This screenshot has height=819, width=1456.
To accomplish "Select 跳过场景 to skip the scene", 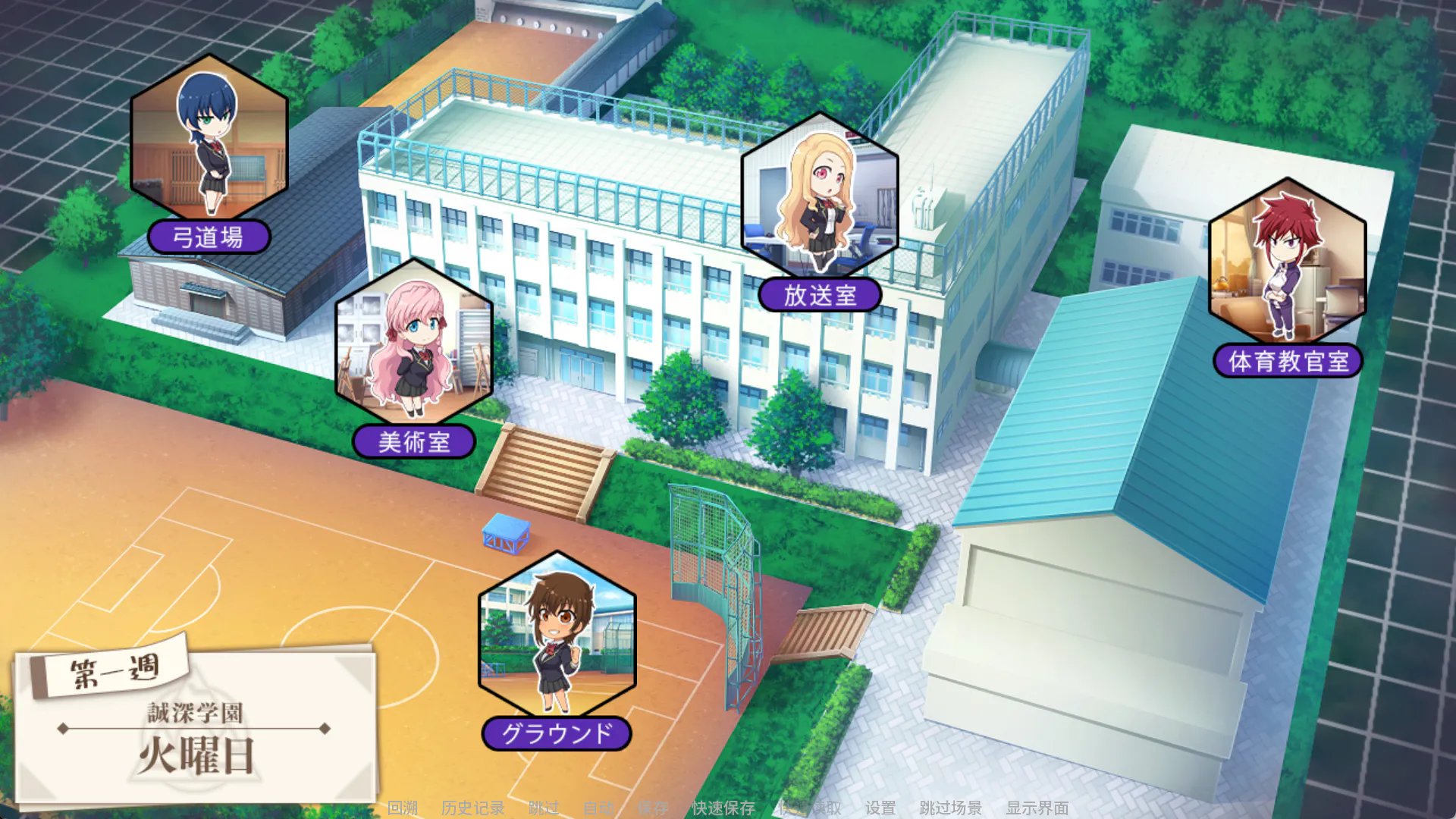I will (950, 808).
